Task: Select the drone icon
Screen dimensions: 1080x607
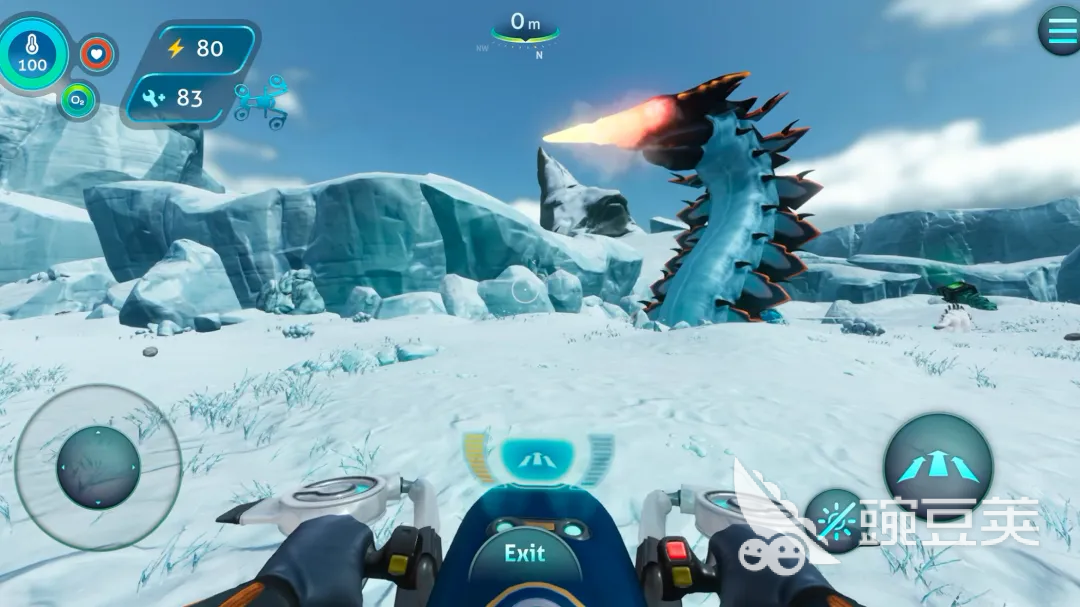Action: (x=261, y=103)
